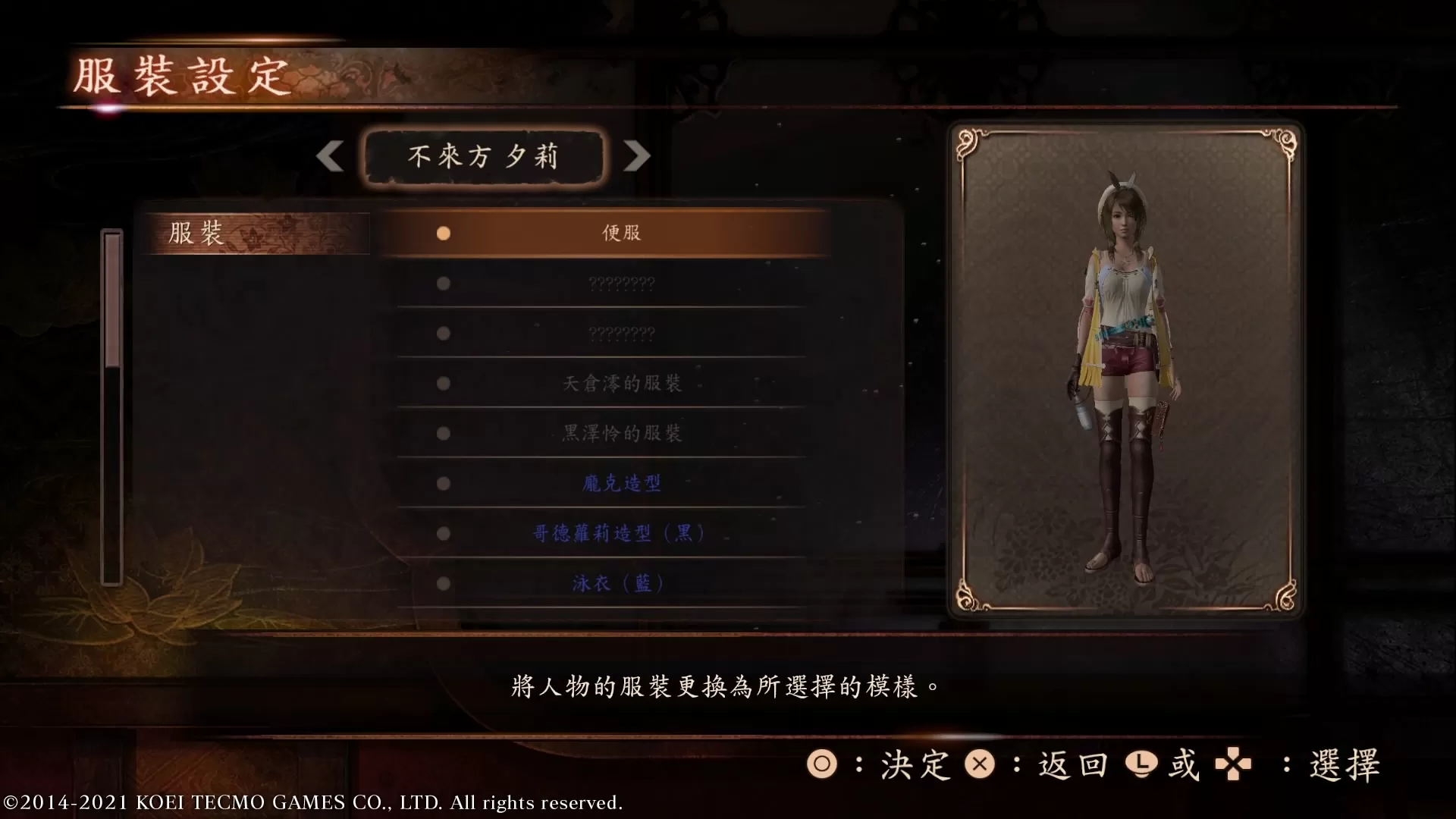The height and width of the screenshot is (819, 1456).
Task: Click the right arrow to switch character
Action: [x=637, y=156]
